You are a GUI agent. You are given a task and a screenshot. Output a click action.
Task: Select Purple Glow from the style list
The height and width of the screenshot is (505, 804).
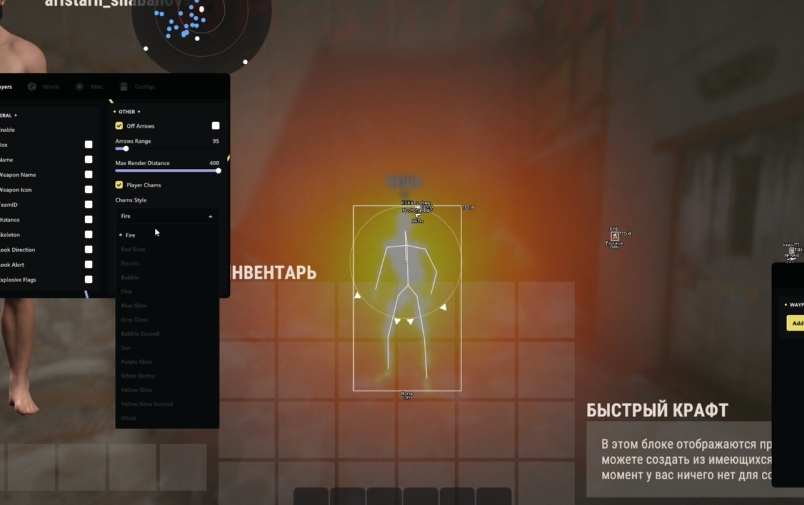pos(136,361)
